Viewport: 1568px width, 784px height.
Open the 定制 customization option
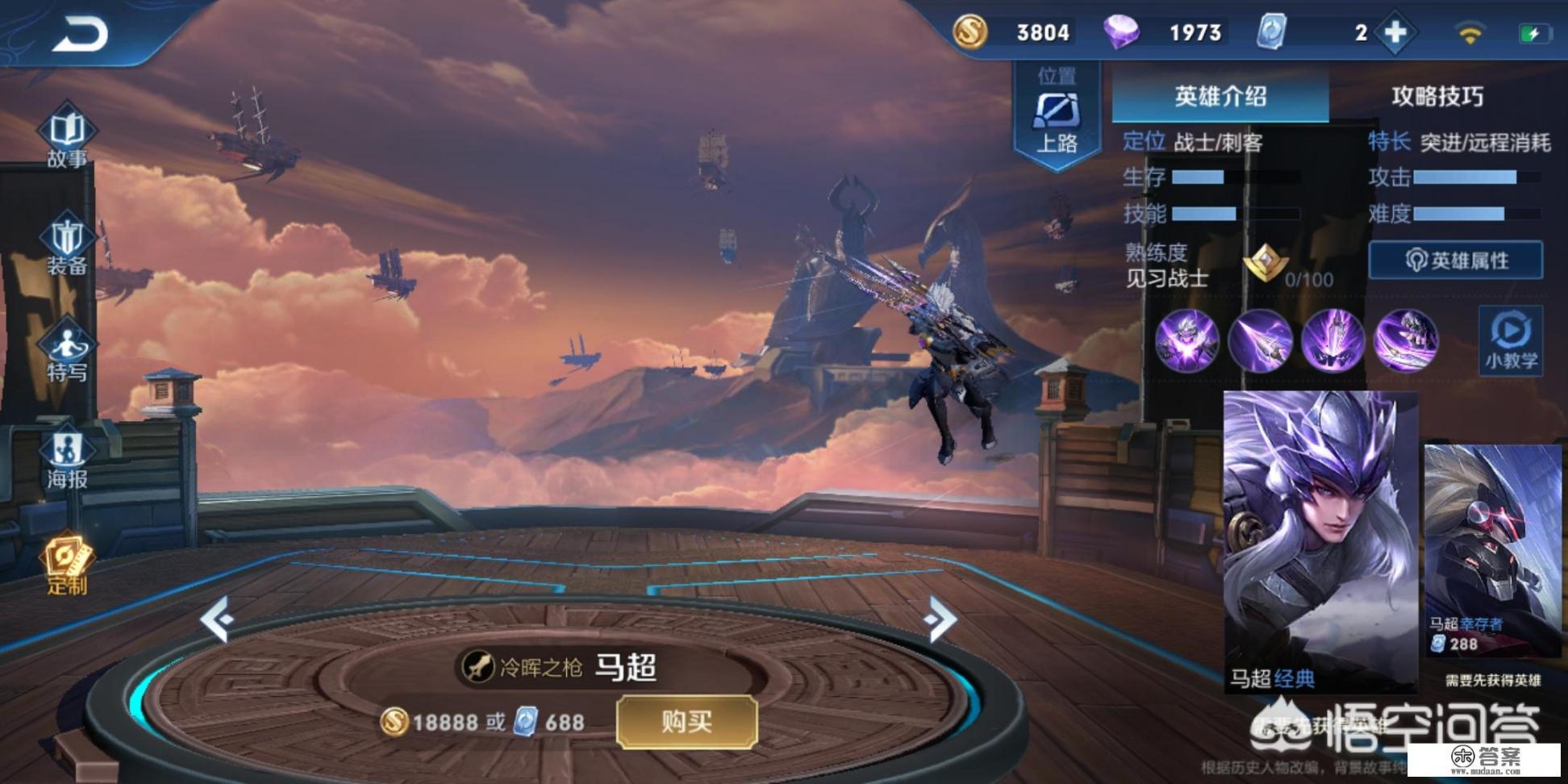click(67, 564)
